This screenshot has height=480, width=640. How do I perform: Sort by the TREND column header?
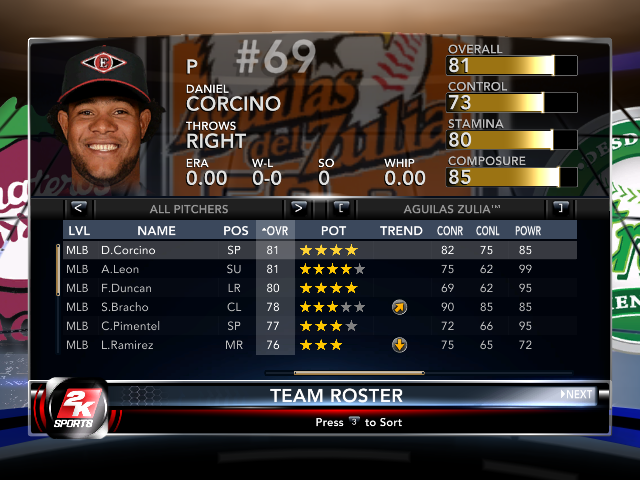[401, 231]
